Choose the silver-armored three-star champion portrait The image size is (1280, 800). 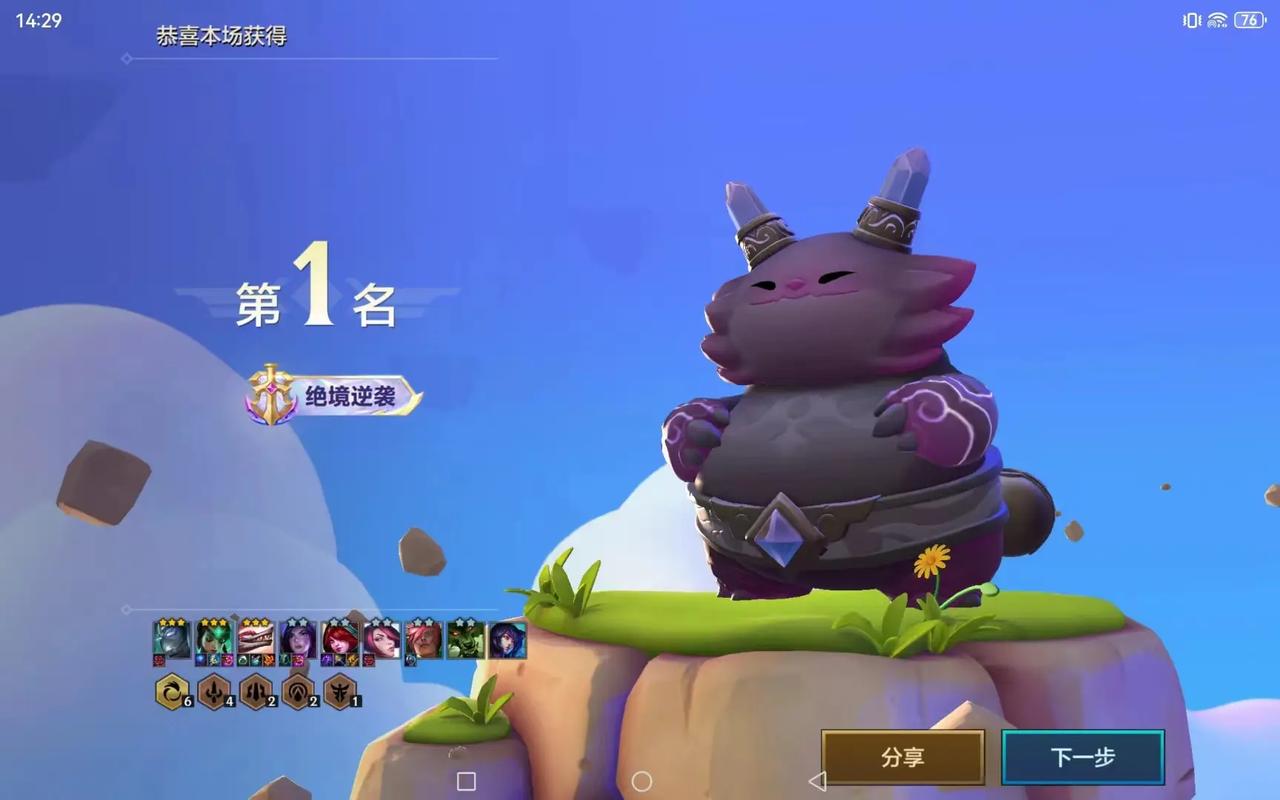click(x=172, y=639)
